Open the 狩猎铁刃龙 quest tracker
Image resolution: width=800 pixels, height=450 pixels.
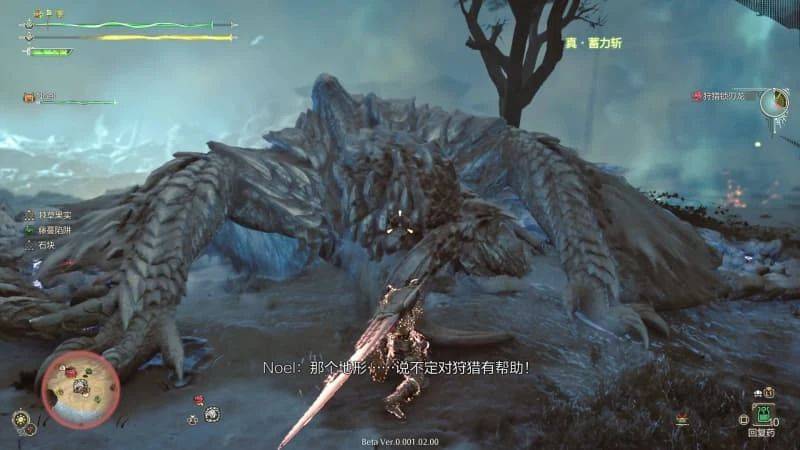click(x=724, y=96)
